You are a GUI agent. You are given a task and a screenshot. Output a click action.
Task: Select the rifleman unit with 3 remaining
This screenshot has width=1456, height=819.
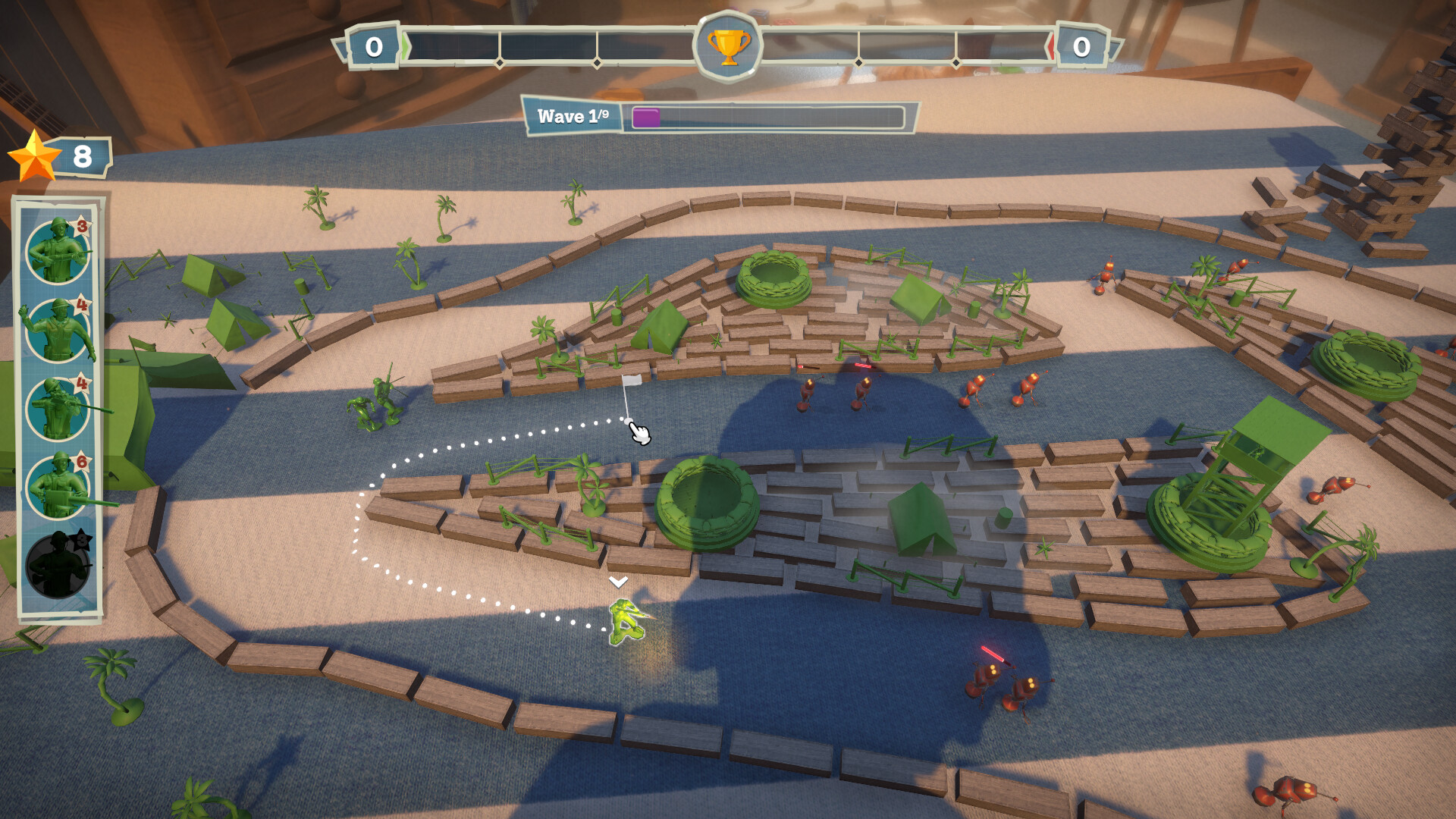tap(57, 250)
